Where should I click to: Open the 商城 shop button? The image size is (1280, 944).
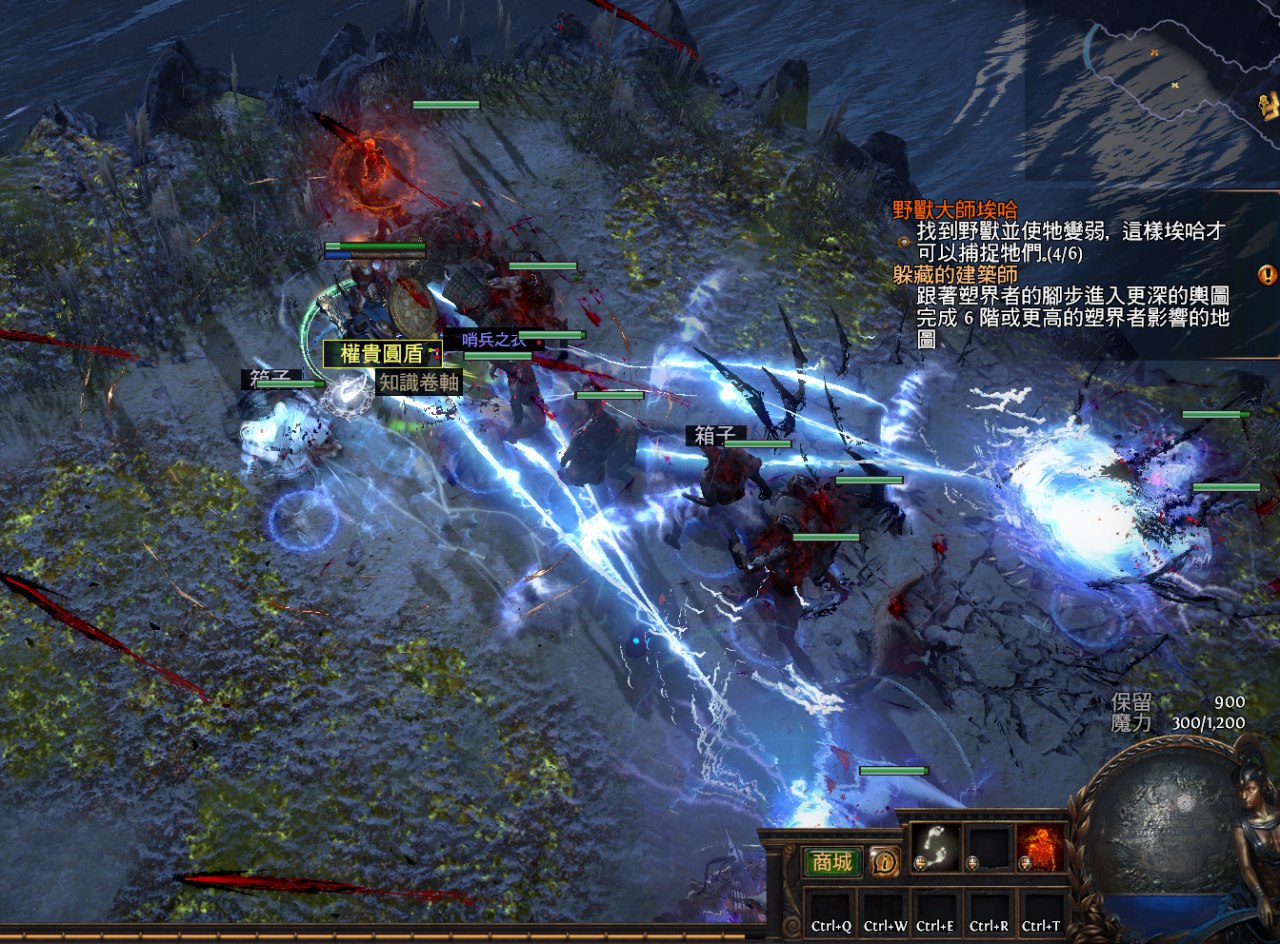point(832,862)
